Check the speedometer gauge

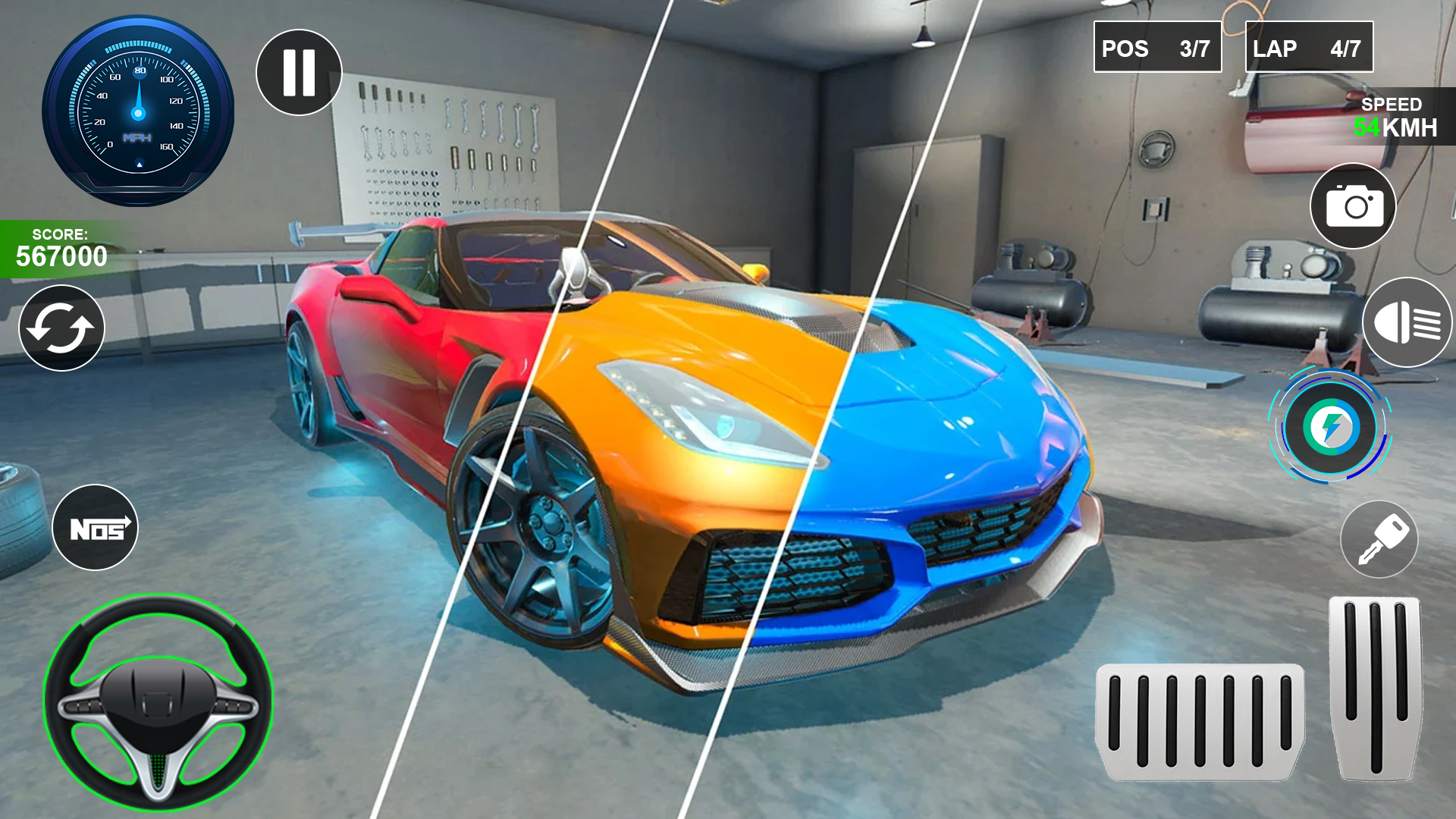(136, 112)
